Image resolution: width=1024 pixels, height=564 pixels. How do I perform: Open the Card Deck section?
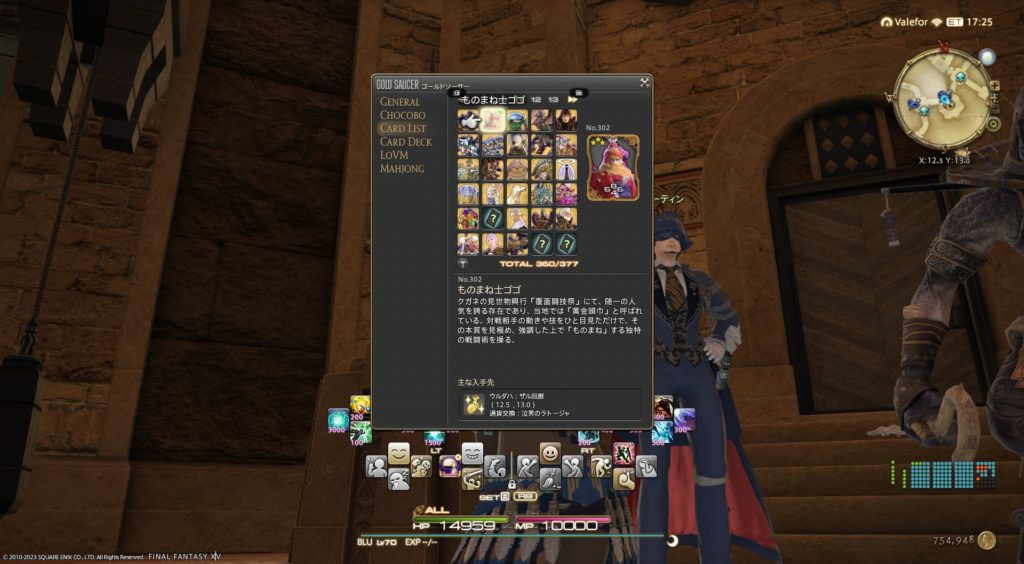406,142
